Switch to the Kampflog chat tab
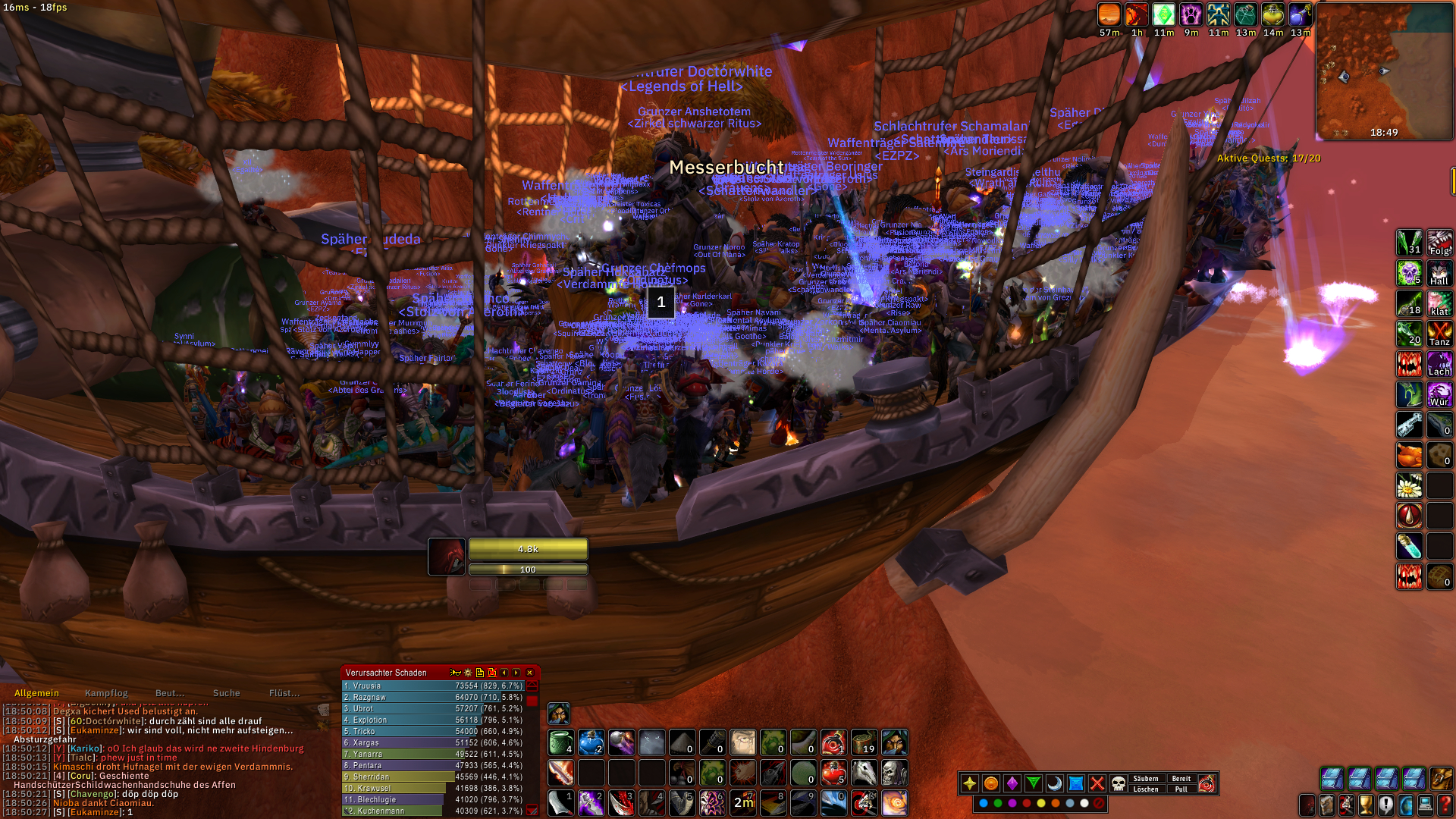This screenshot has height=819, width=1456. 107,692
